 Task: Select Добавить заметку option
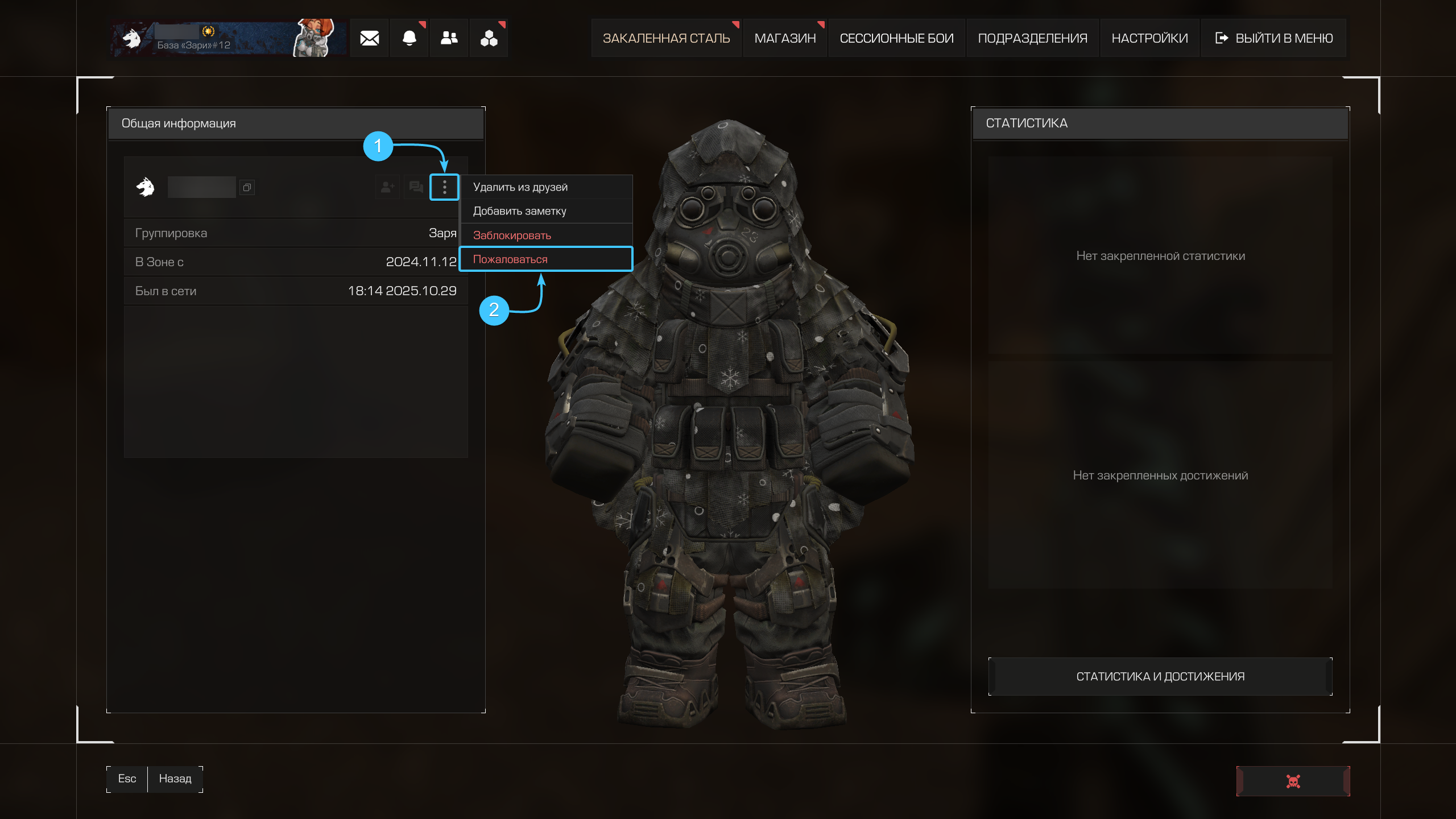519,211
